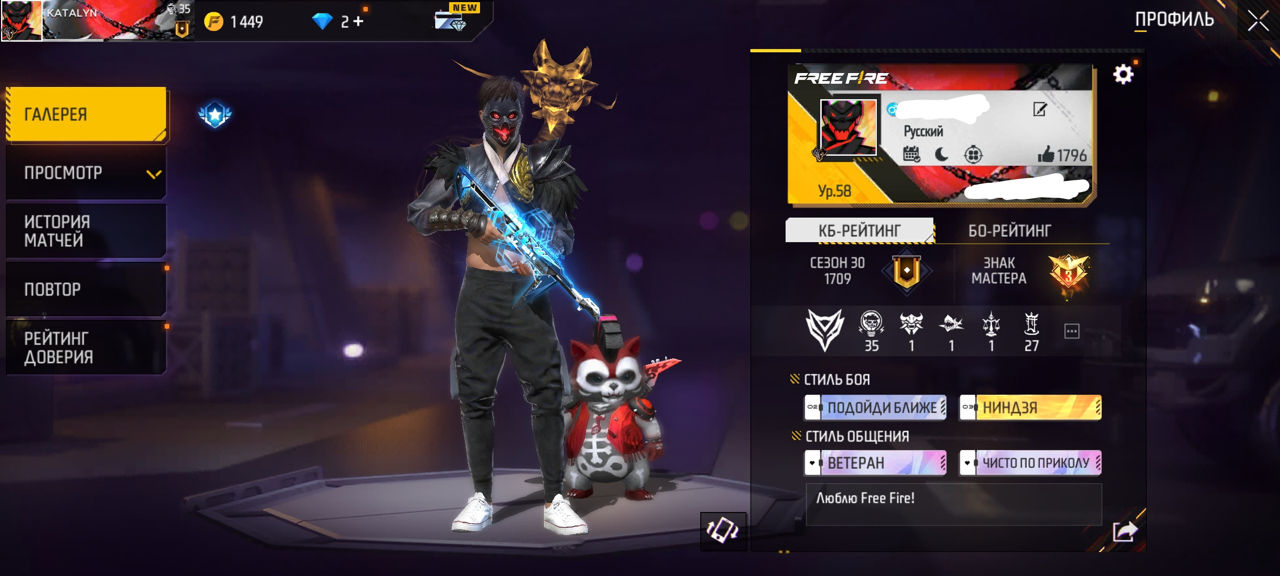Image resolution: width=1280 pixels, height=576 pixels.
Task: Rotate the screen view icon
Action: (722, 531)
